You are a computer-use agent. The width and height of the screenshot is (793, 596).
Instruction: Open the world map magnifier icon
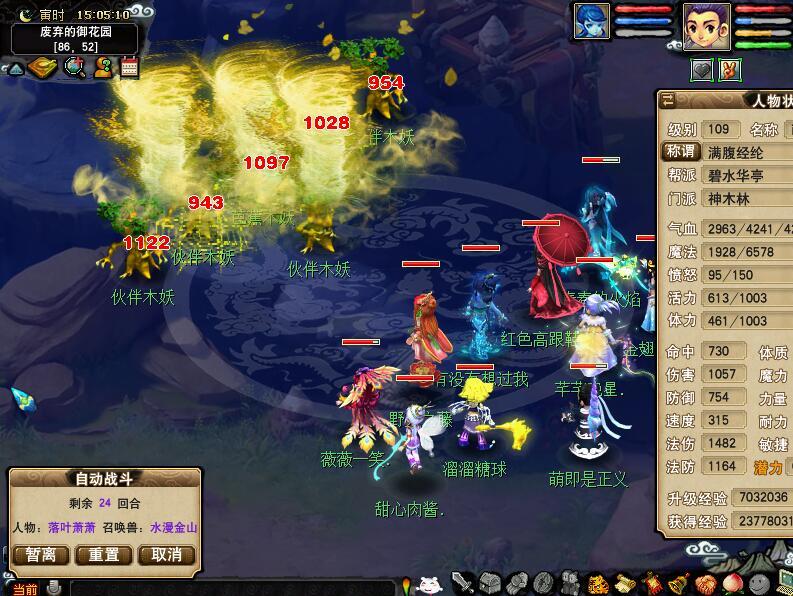point(74,67)
